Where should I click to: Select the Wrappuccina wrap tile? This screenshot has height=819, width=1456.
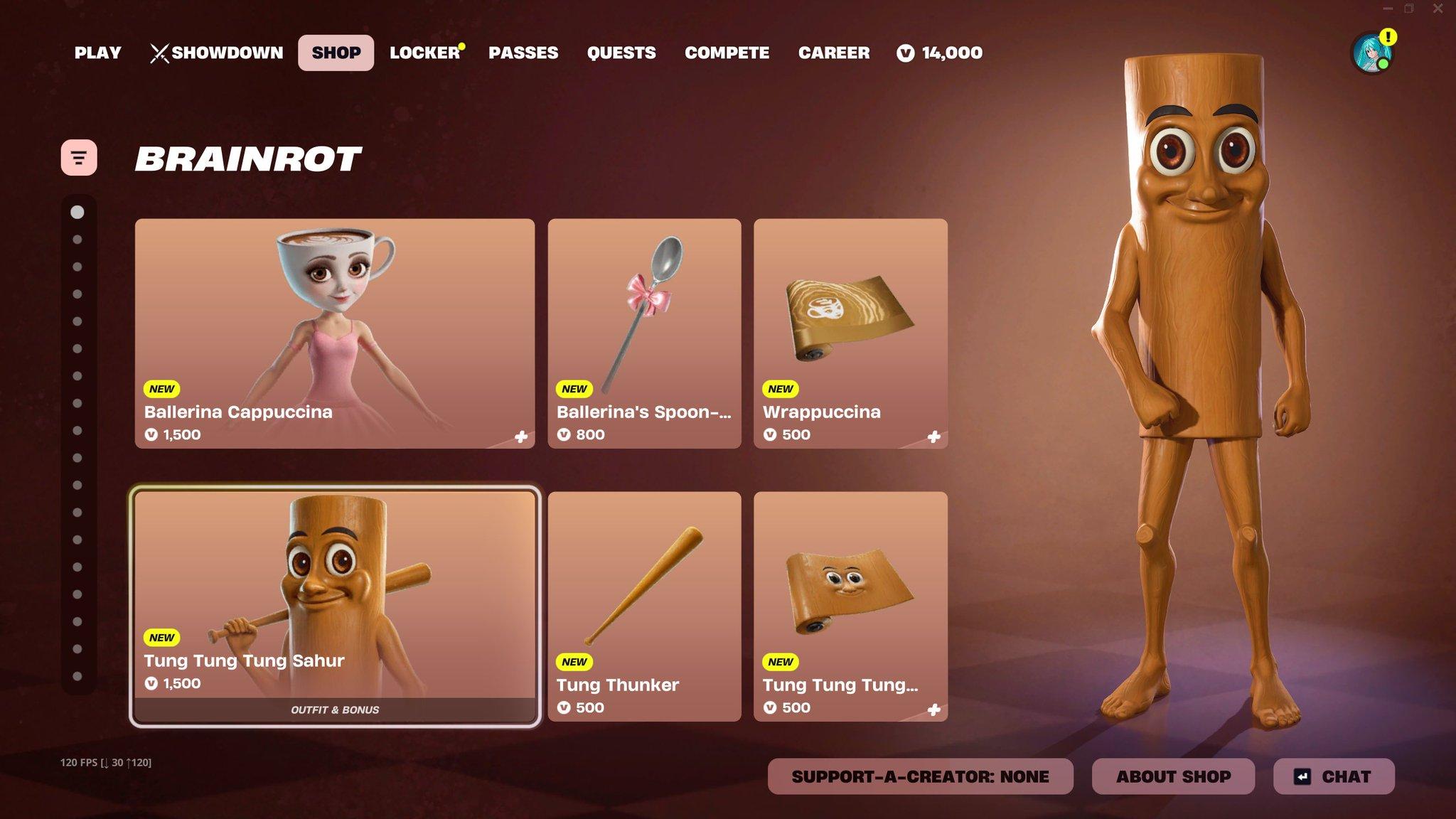(850, 333)
